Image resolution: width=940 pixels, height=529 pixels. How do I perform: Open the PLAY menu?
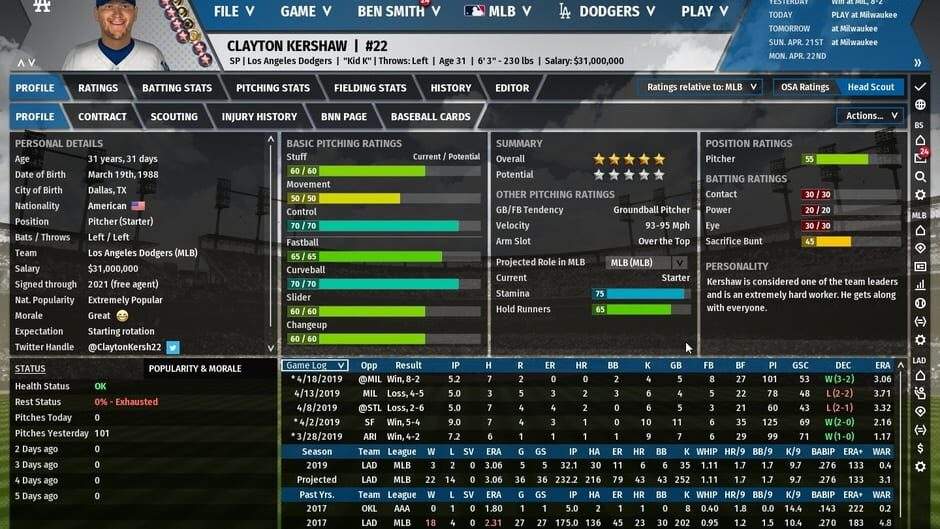tap(706, 12)
